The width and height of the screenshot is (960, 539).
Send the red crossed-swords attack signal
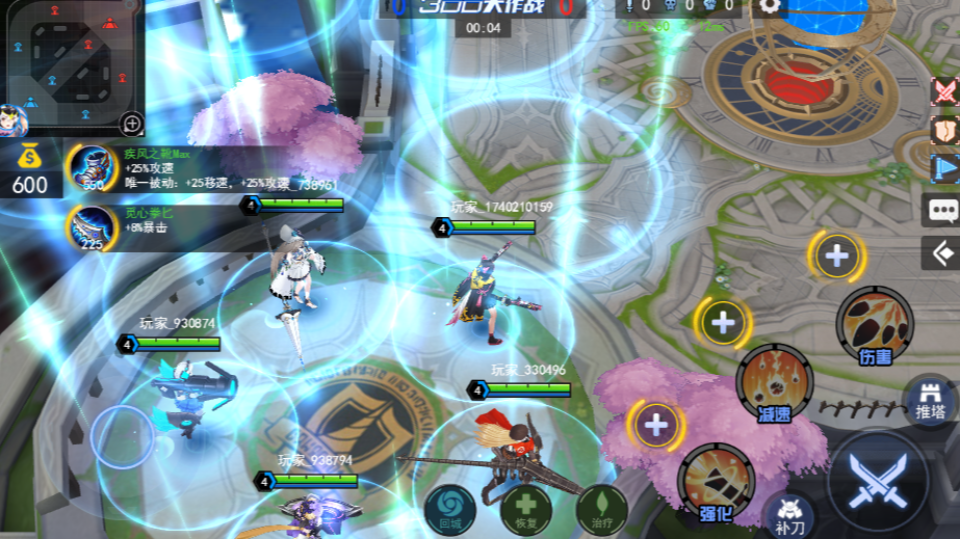tap(945, 91)
